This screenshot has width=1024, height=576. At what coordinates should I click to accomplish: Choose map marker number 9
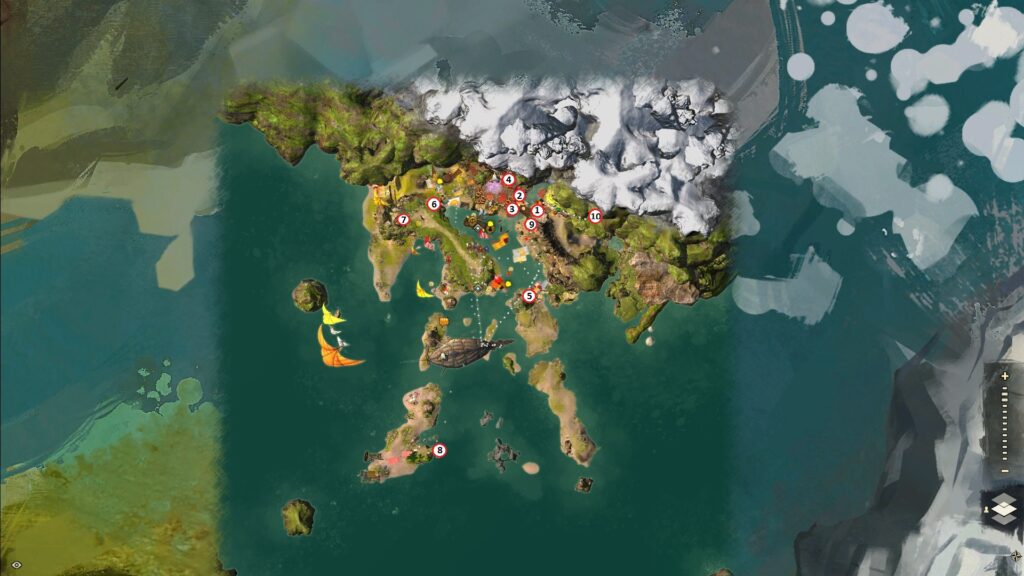530,224
